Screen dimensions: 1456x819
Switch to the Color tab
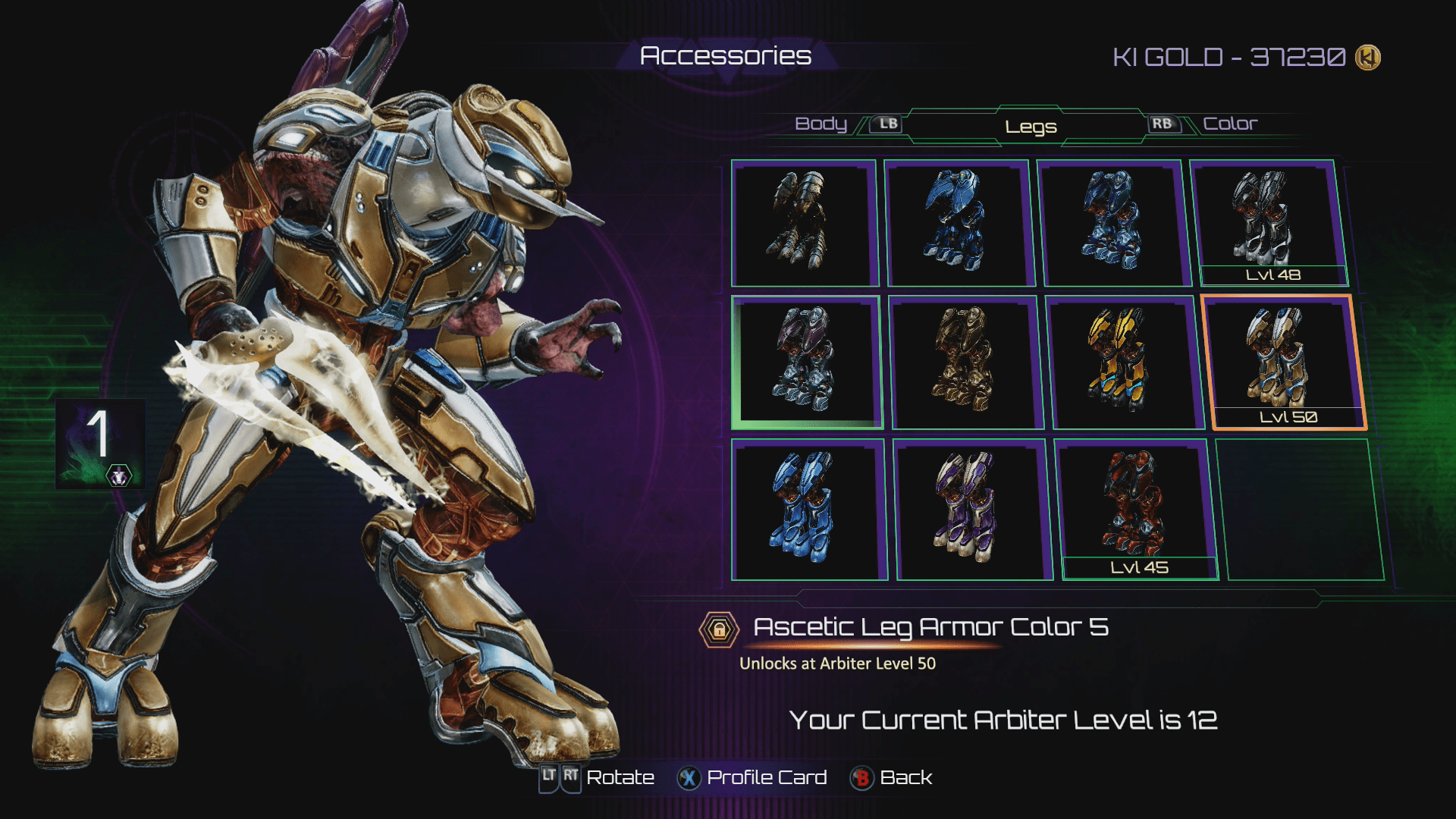[x=1229, y=124]
